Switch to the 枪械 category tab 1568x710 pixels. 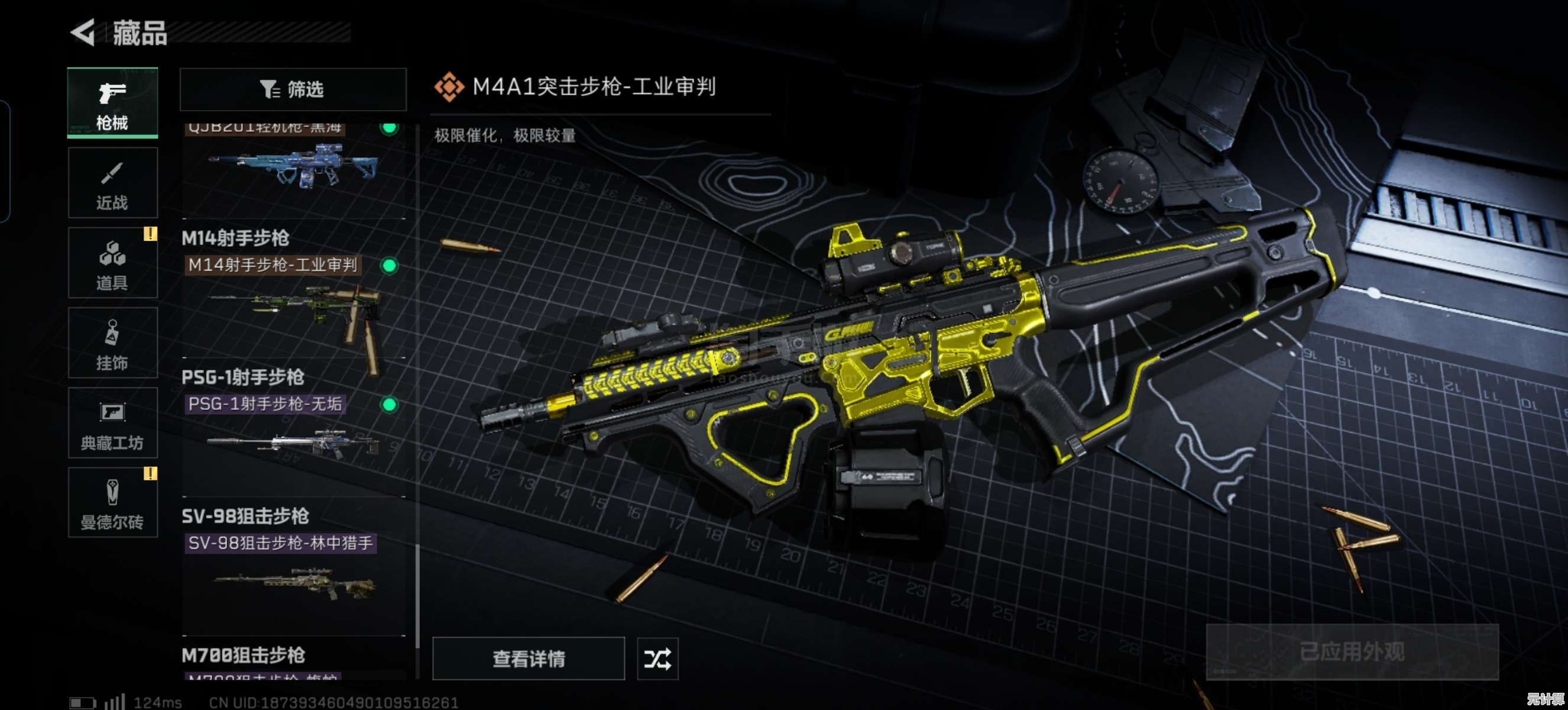click(x=112, y=103)
